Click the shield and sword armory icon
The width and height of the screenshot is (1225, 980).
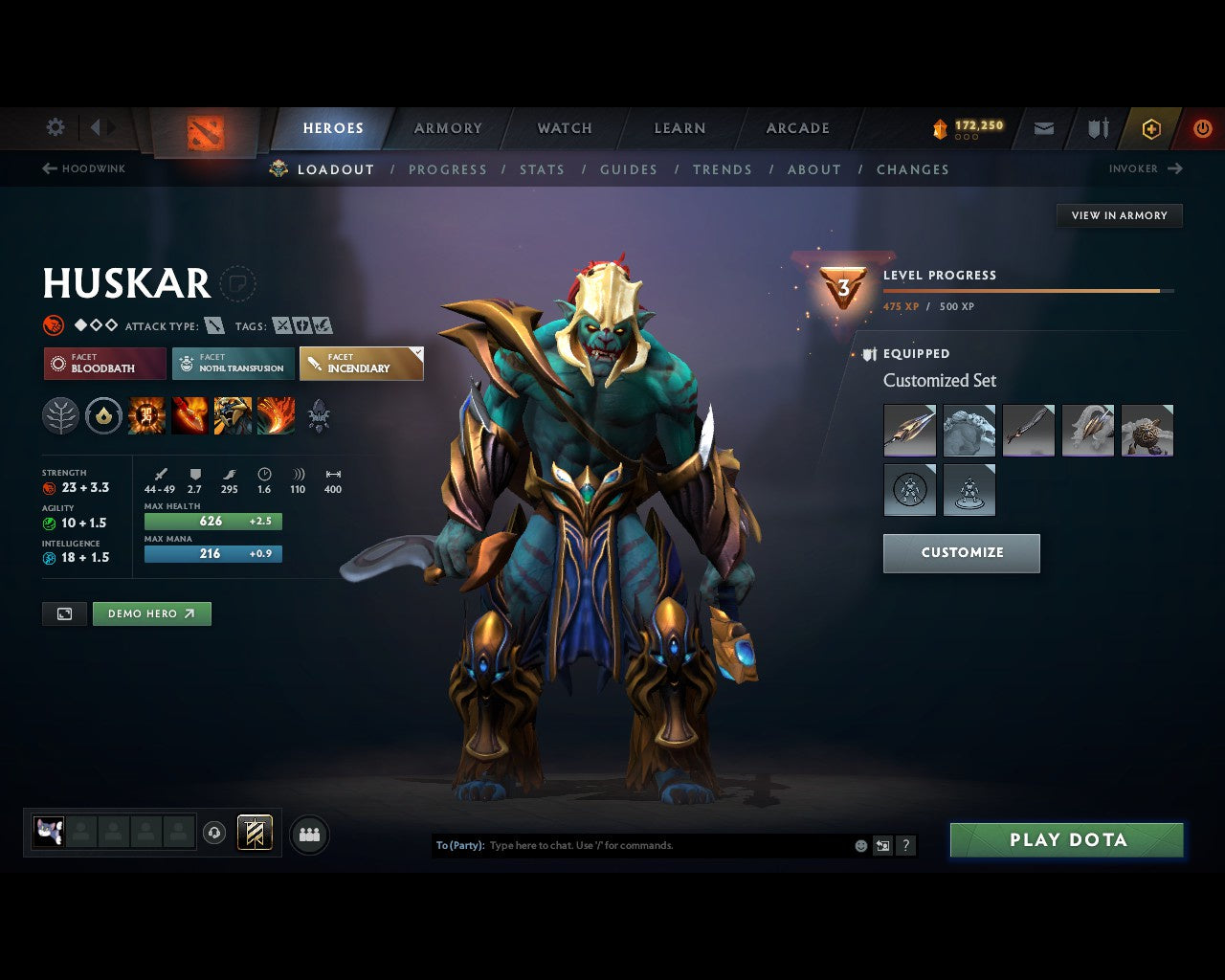pyautogui.click(x=1097, y=127)
